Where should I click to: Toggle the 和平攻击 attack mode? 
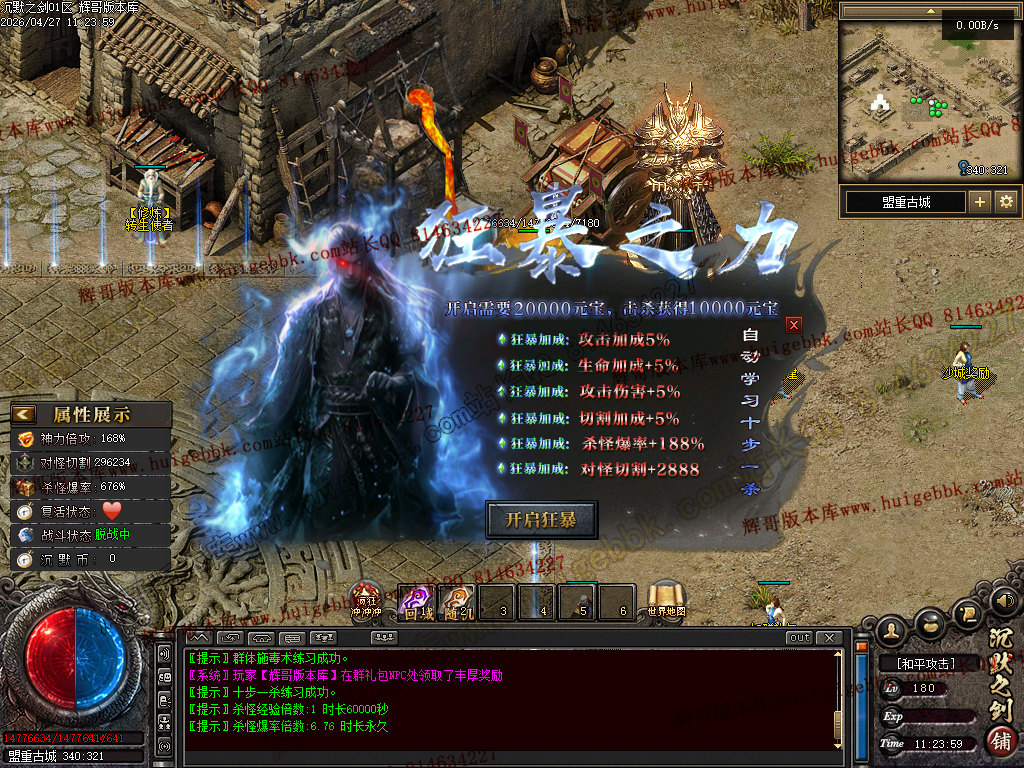click(925, 663)
